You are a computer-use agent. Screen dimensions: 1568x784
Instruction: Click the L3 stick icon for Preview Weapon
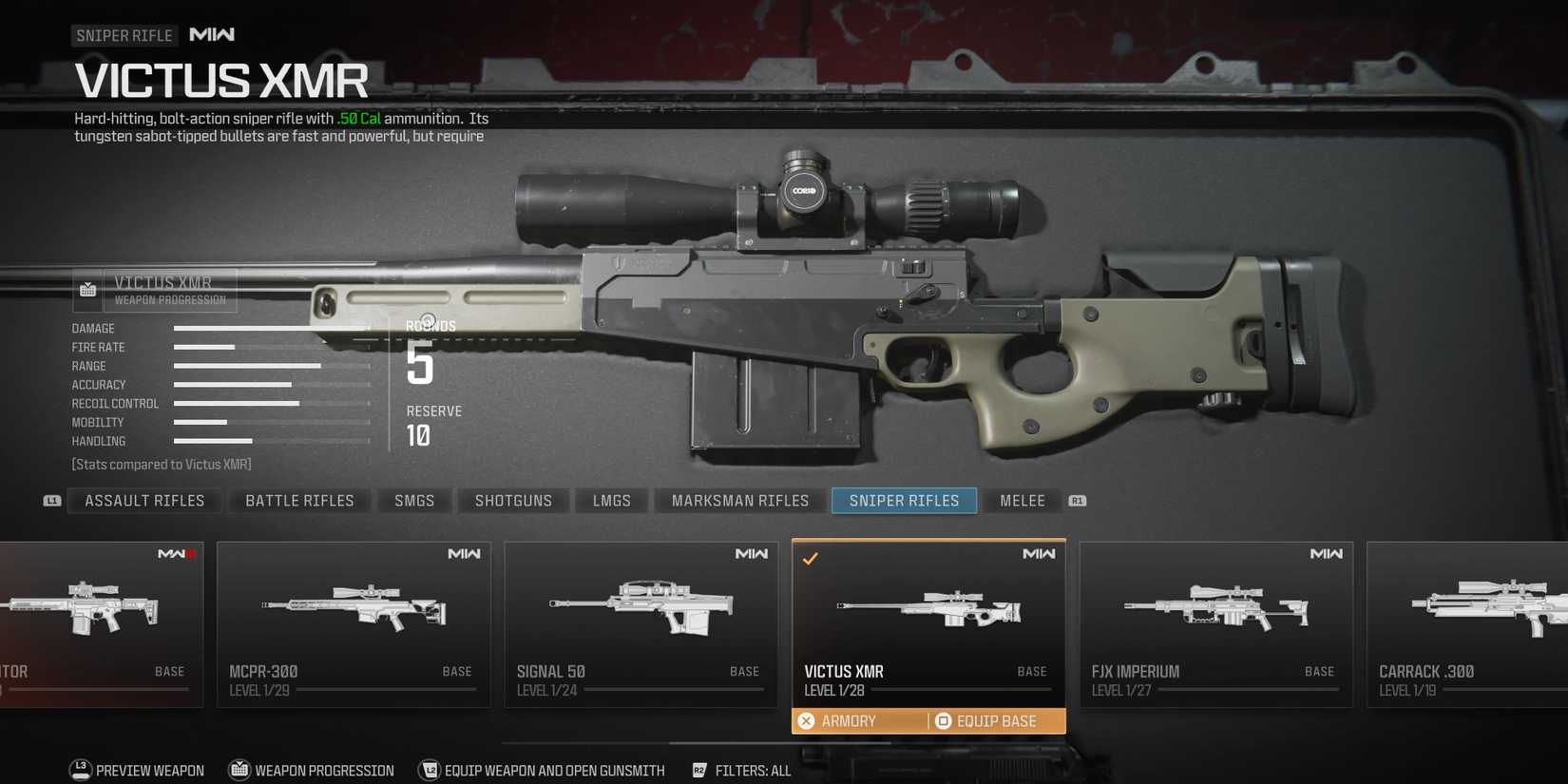pos(79,771)
